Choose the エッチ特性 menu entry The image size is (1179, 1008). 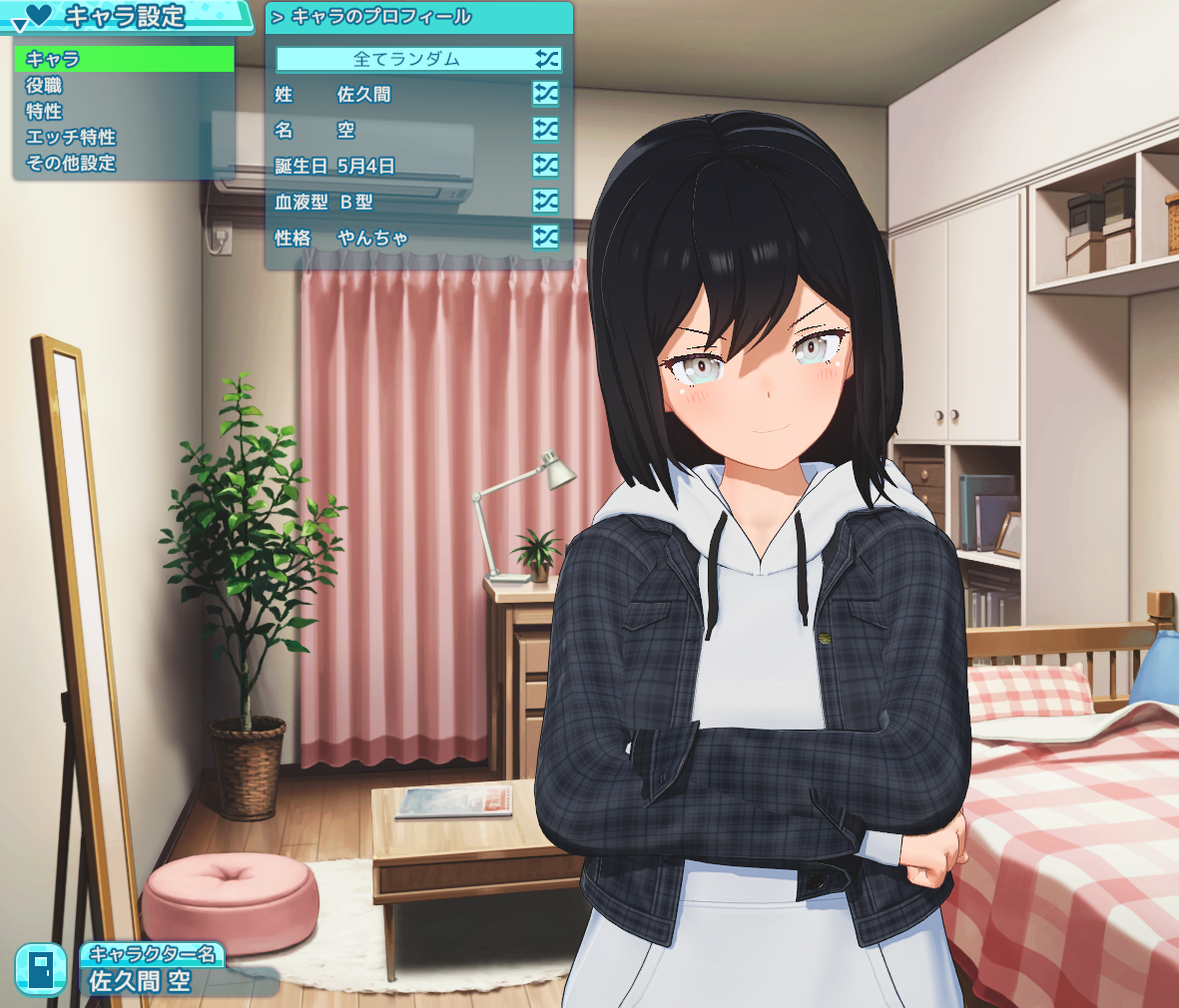coord(125,137)
